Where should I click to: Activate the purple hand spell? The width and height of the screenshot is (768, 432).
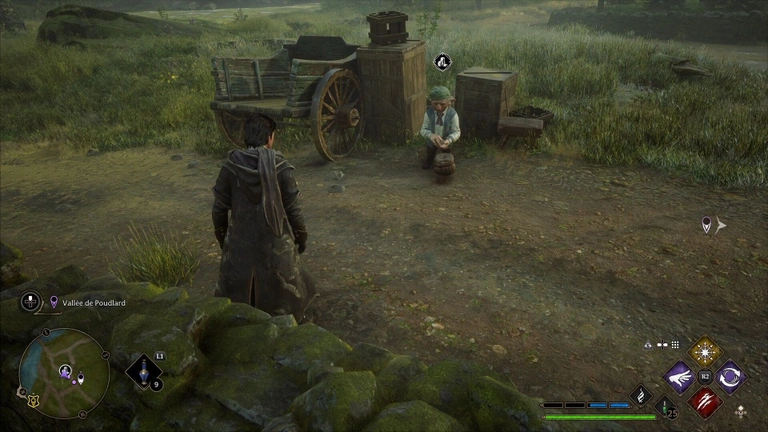(680, 377)
